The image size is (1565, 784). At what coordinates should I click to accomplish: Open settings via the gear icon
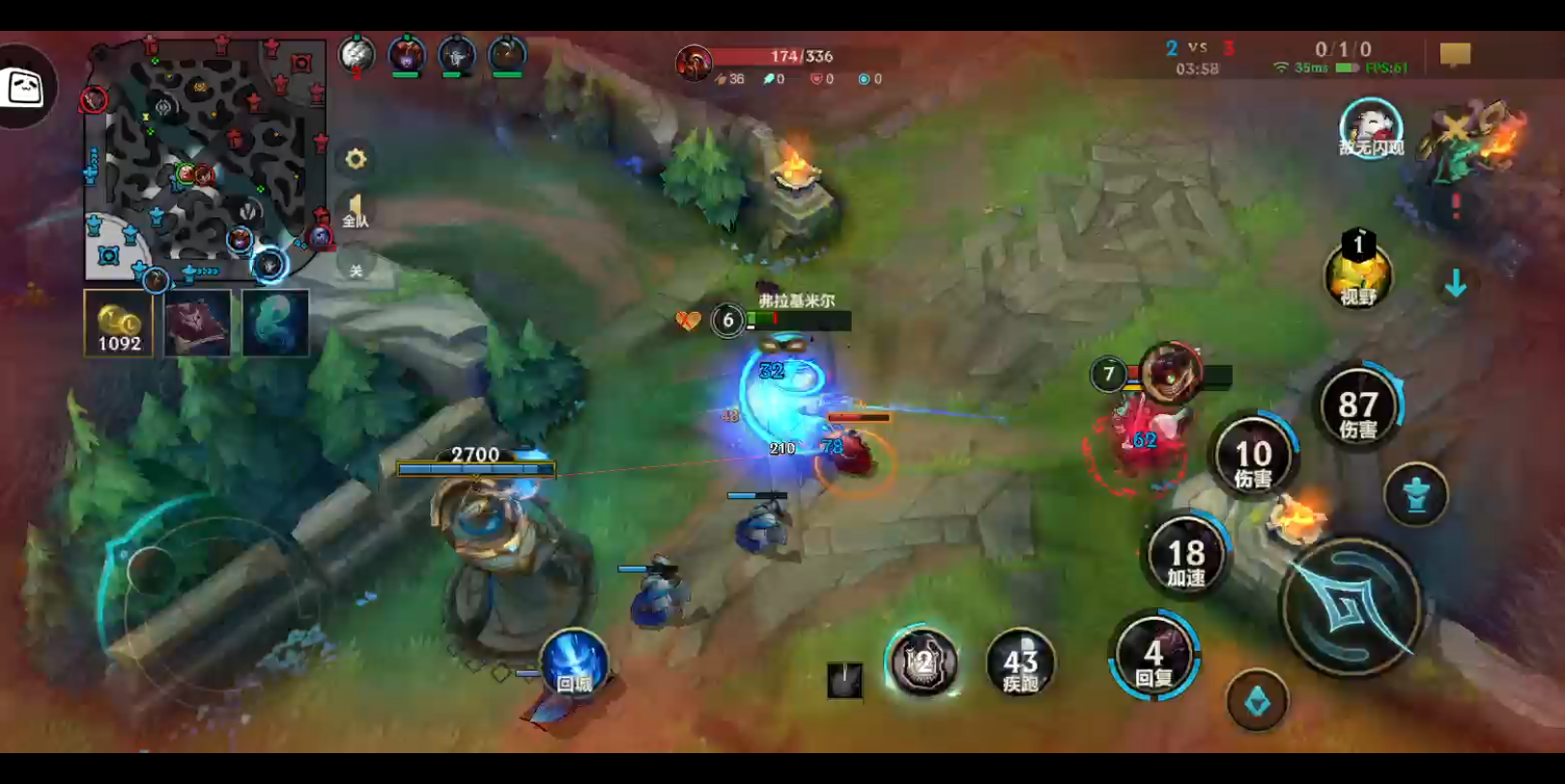[356, 159]
